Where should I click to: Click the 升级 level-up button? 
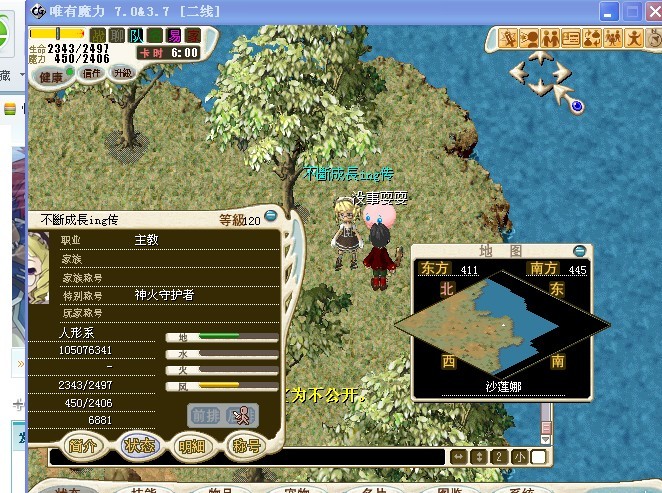tap(122, 72)
